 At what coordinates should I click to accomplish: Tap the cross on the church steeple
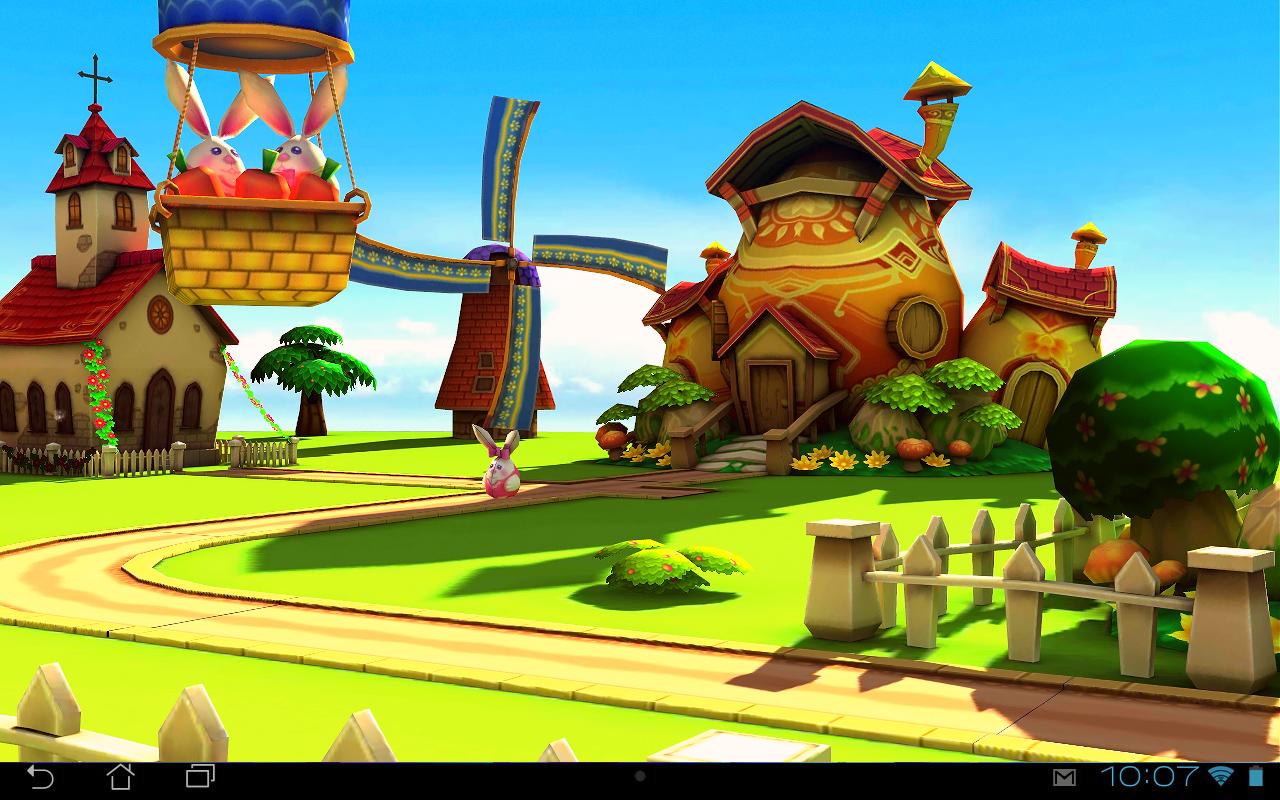[95, 72]
